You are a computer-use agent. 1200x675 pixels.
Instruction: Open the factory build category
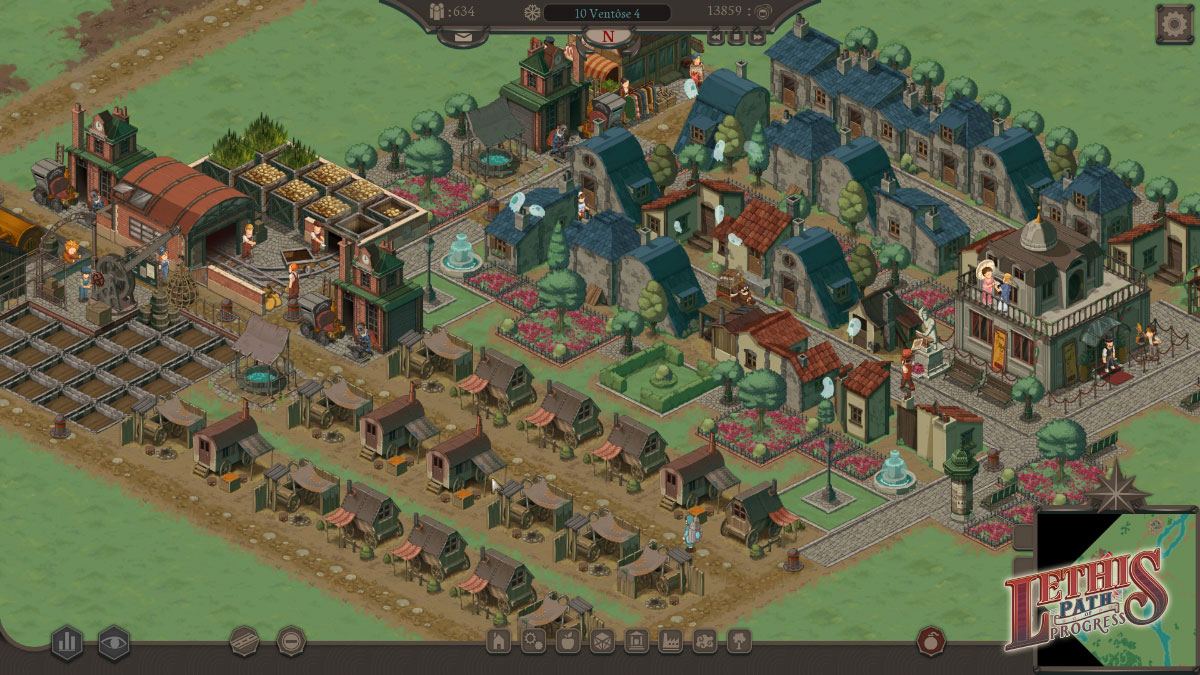click(670, 641)
